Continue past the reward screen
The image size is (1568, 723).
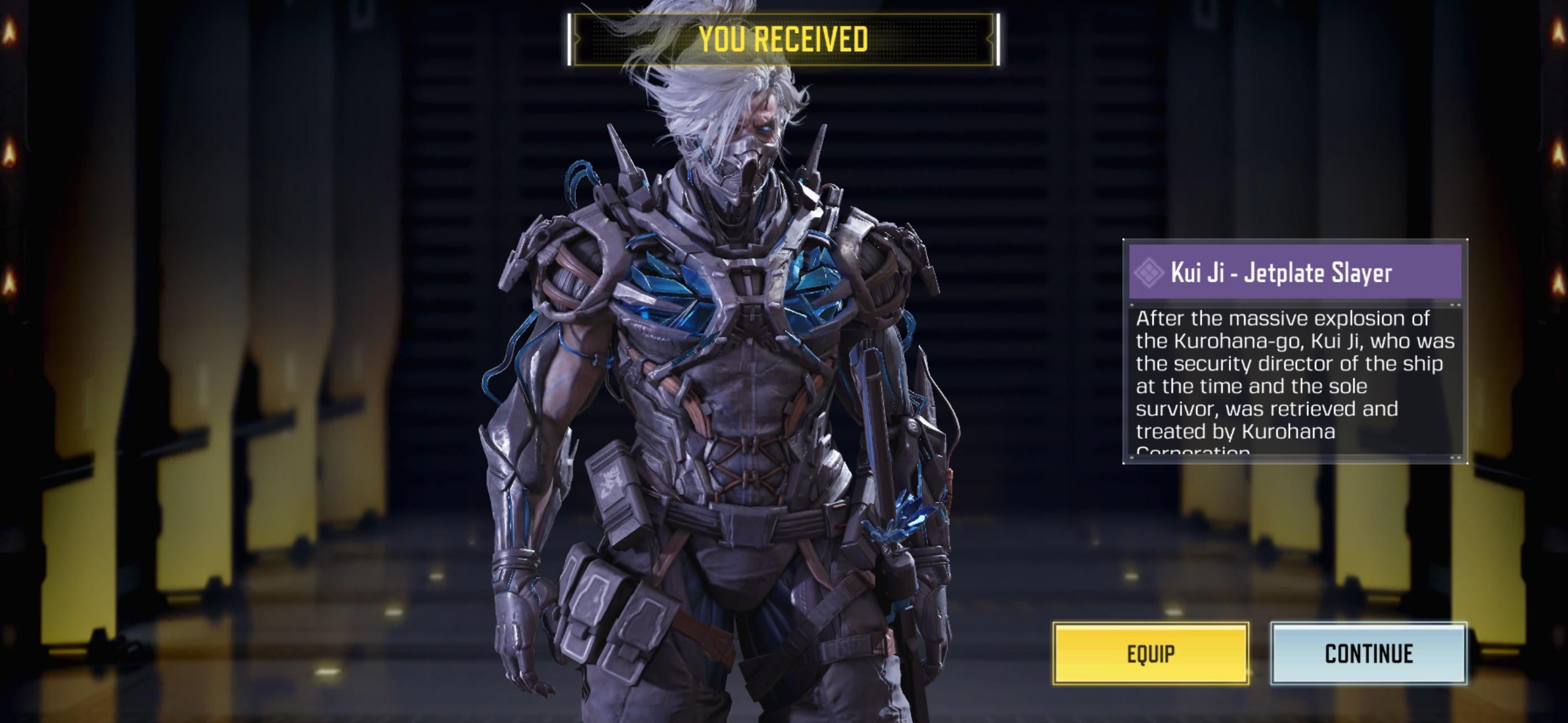1368,654
